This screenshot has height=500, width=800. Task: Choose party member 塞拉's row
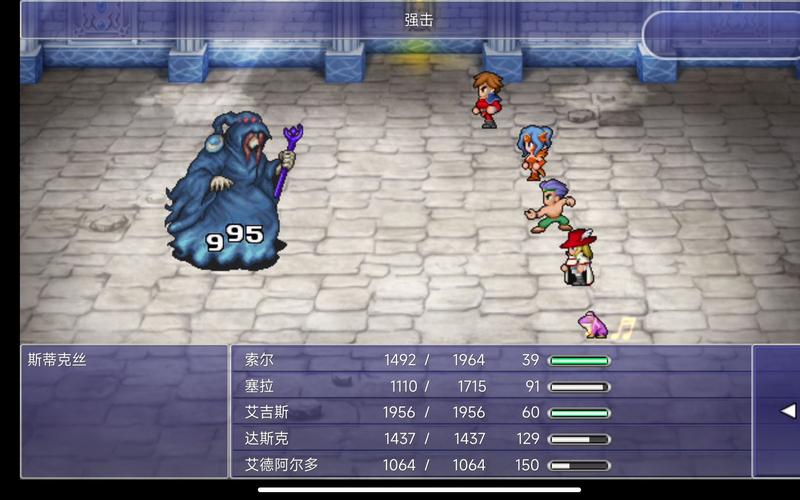tap(260, 386)
